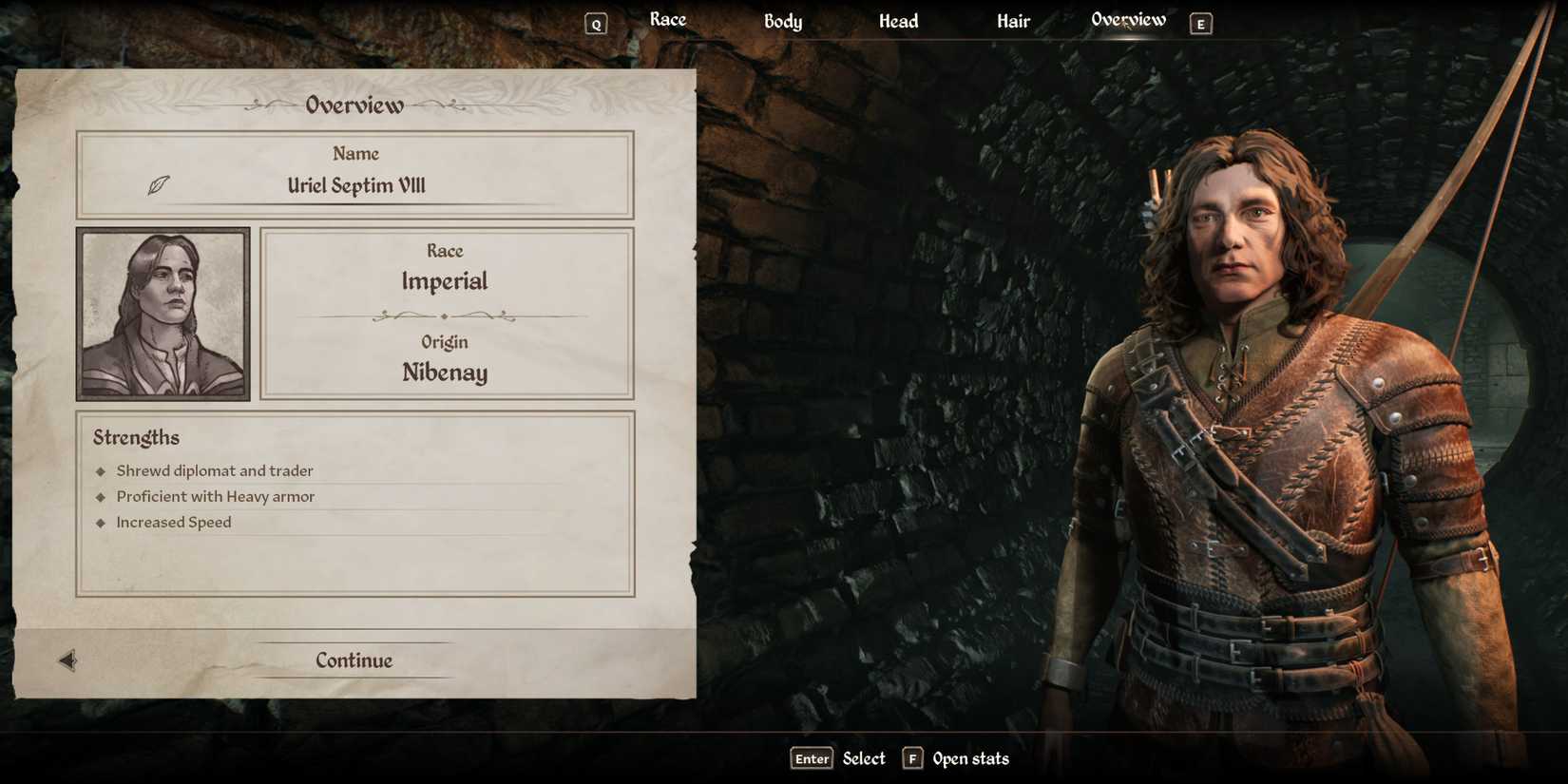Click the Select label at the bottom
This screenshot has width=1568, height=784.
tap(863, 758)
